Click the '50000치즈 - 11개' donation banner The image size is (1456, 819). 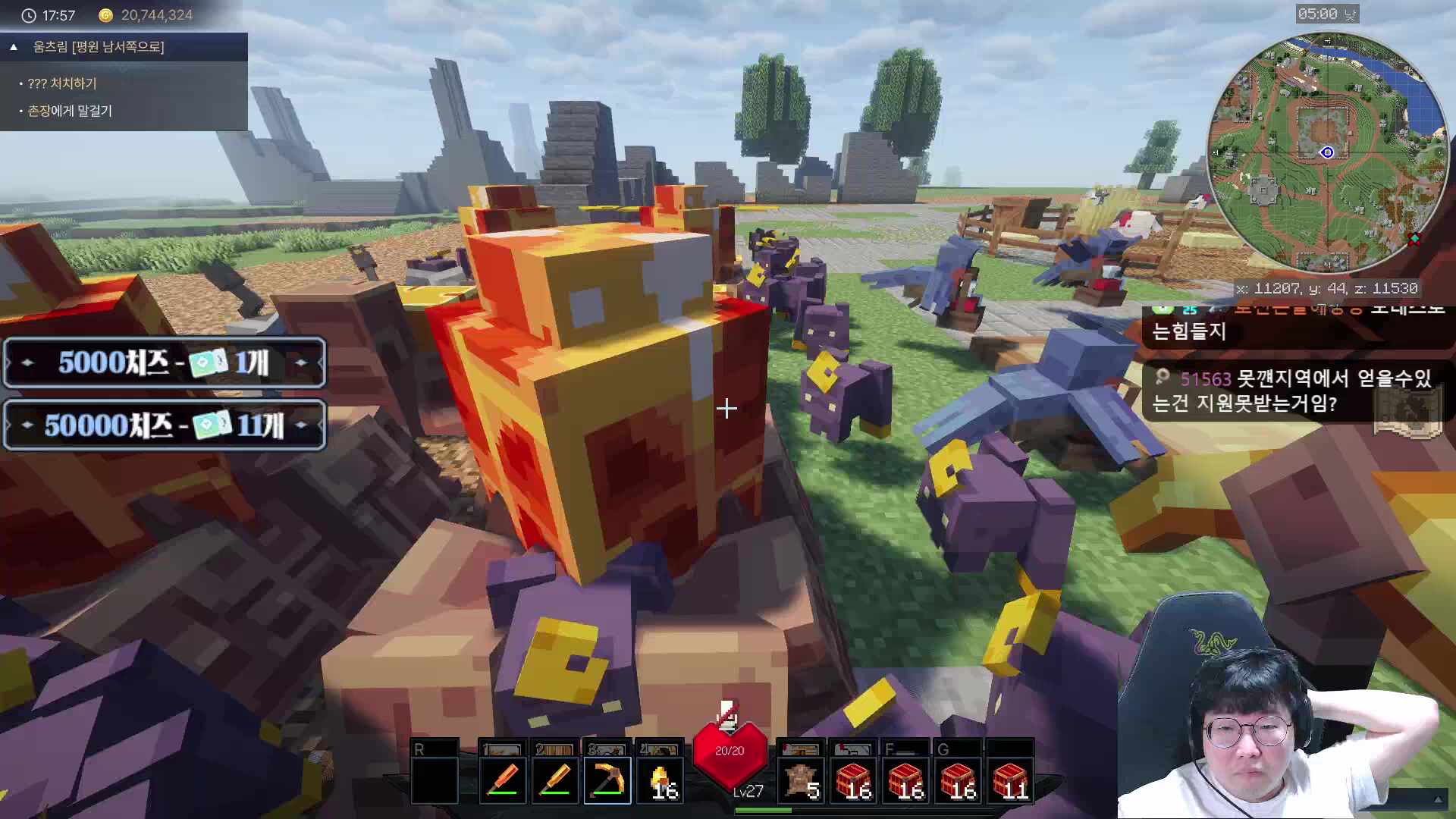(x=165, y=425)
